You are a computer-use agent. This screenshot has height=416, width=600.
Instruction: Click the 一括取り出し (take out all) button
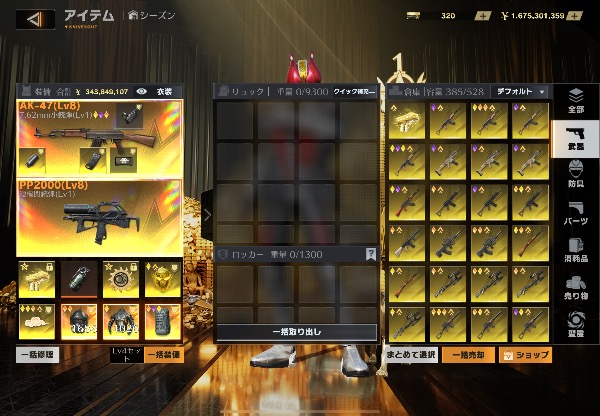point(296,331)
